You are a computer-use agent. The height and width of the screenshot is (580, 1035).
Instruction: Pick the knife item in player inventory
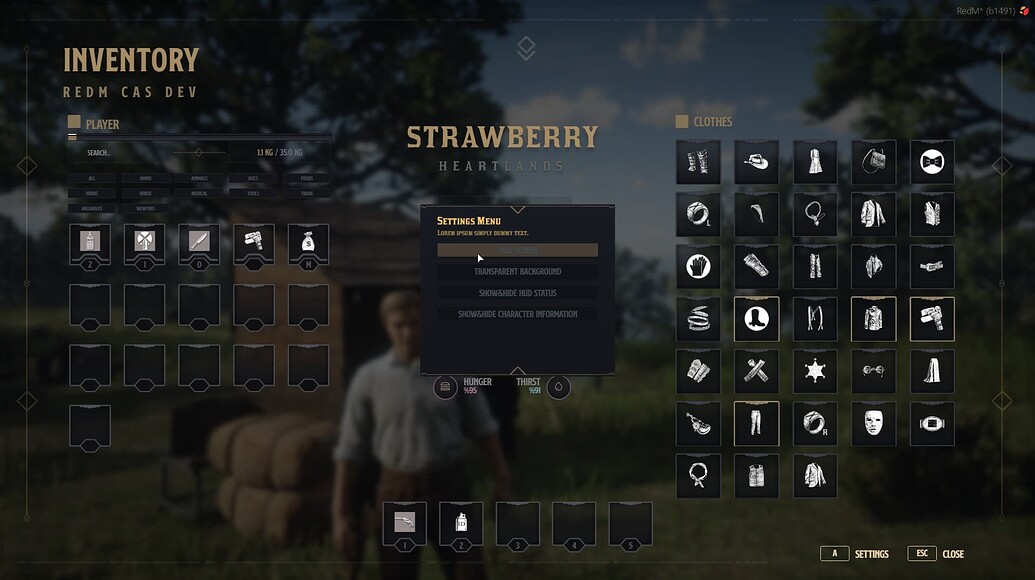[199, 242]
